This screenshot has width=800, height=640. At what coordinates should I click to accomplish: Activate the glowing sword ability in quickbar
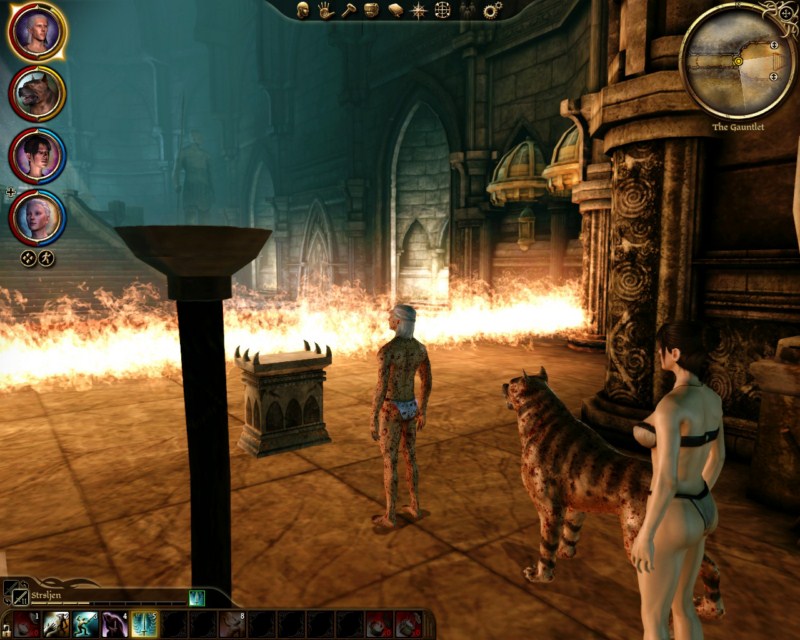pyautogui.click(x=145, y=624)
